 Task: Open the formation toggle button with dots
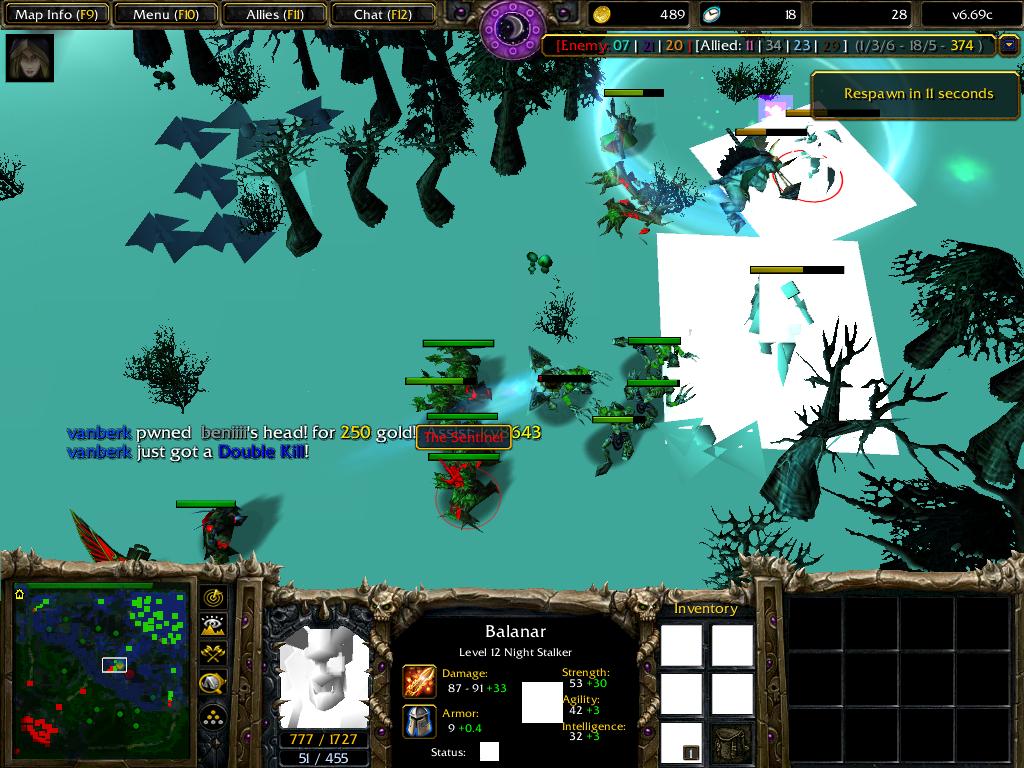point(214,716)
